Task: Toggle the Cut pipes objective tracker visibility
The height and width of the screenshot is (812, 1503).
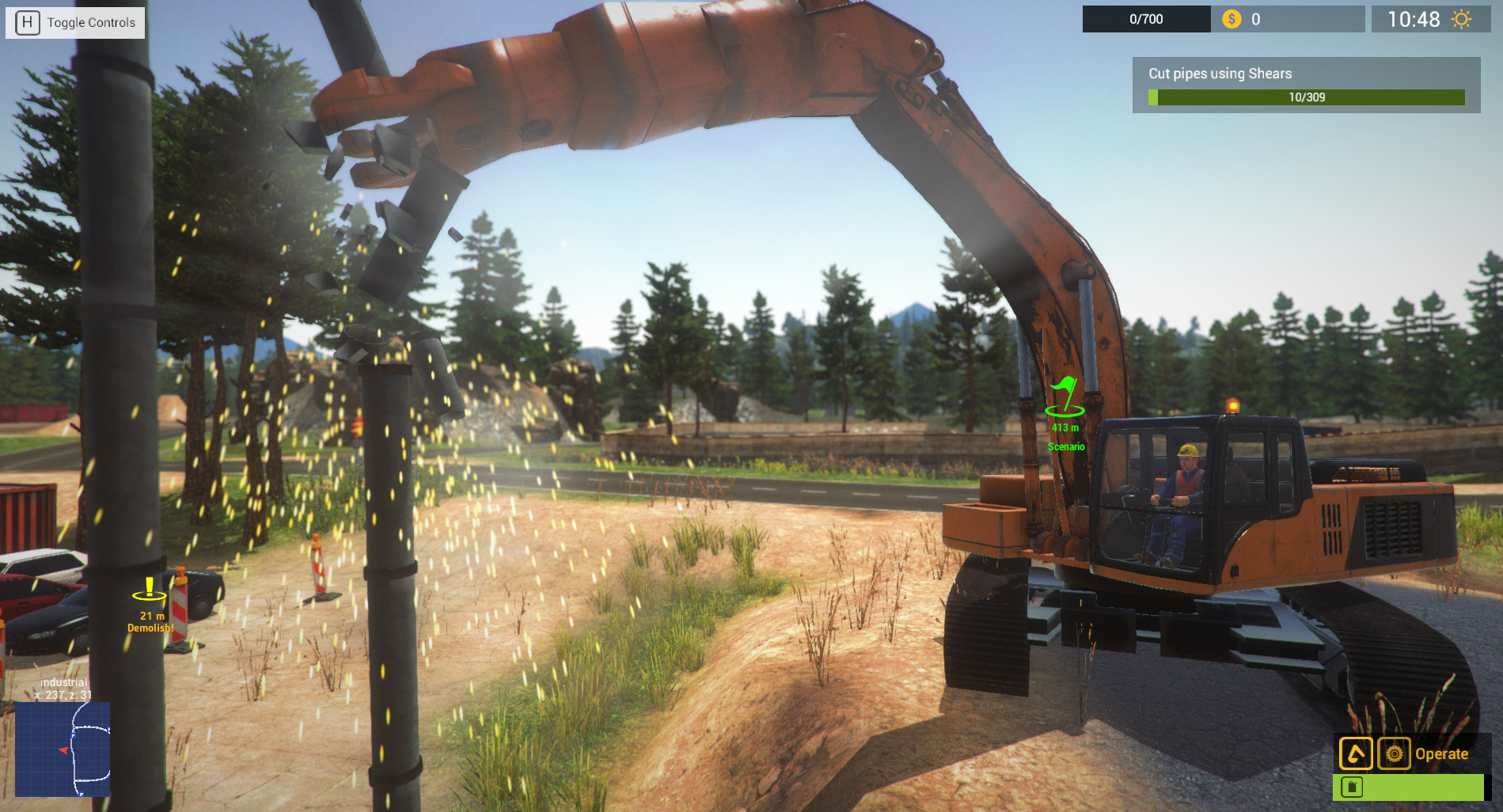Action: tap(1308, 85)
